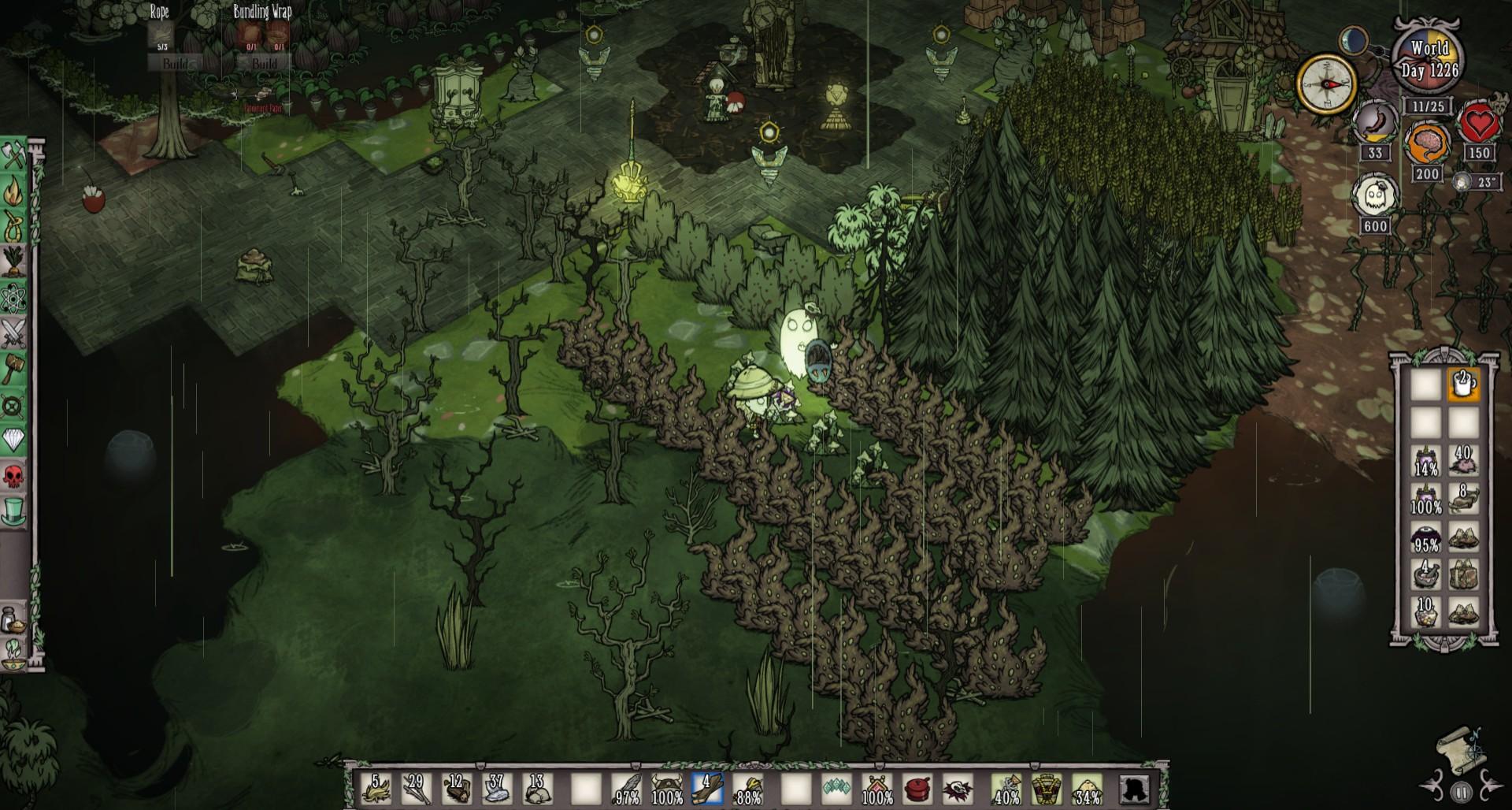Click the Rope Build button
The width and height of the screenshot is (1512, 810).
click(x=175, y=63)
